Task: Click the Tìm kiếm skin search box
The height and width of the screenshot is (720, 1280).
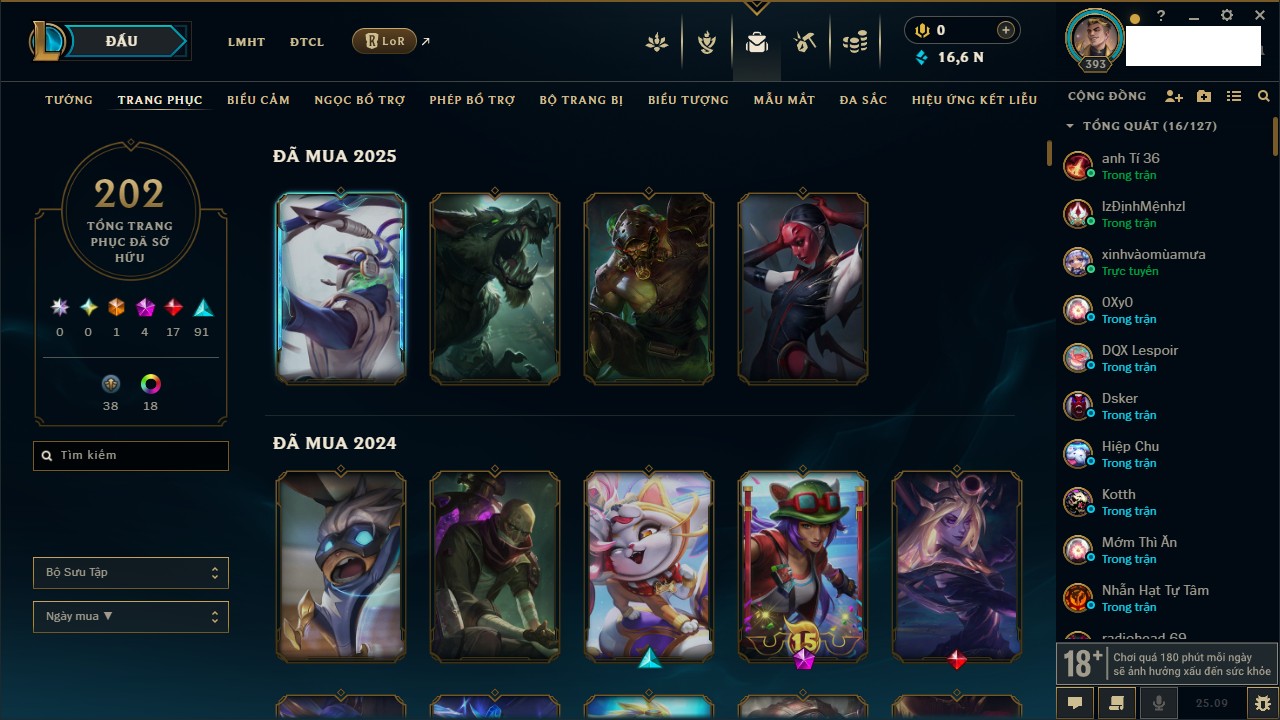Action: (x=131, y=456)
